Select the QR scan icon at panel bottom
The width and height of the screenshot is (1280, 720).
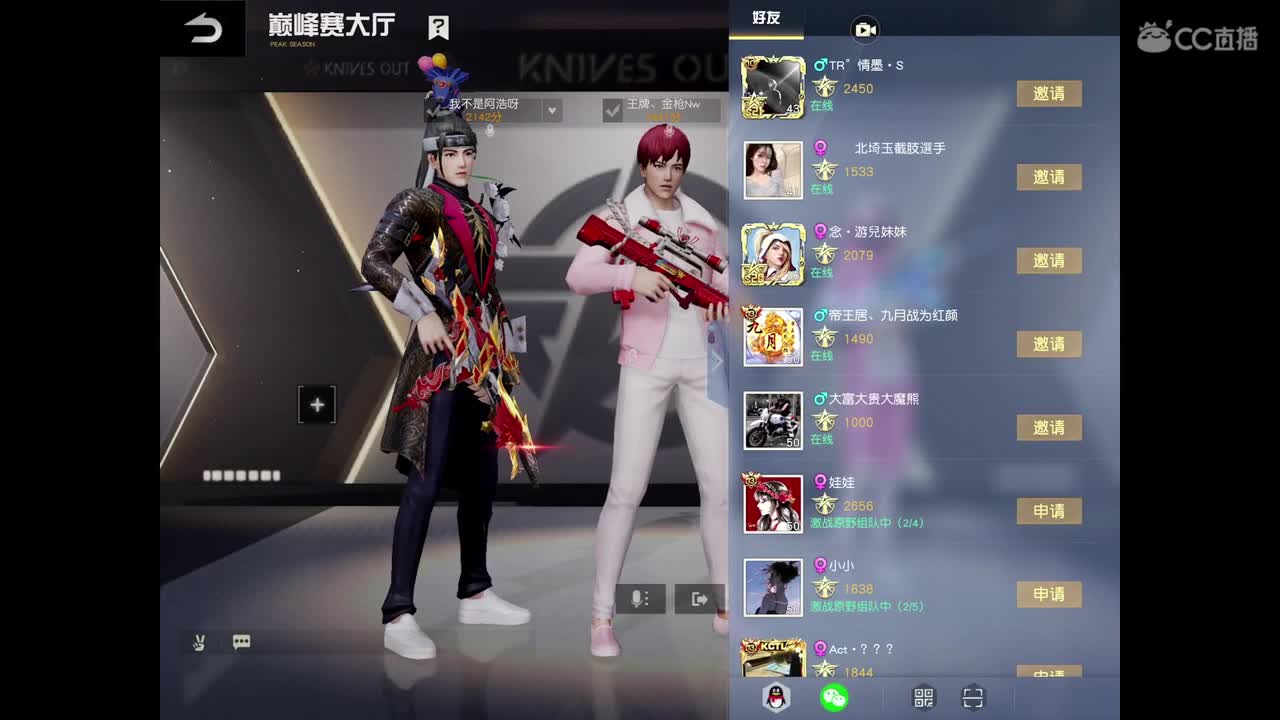pyautogui.click(x=972, y=697)
